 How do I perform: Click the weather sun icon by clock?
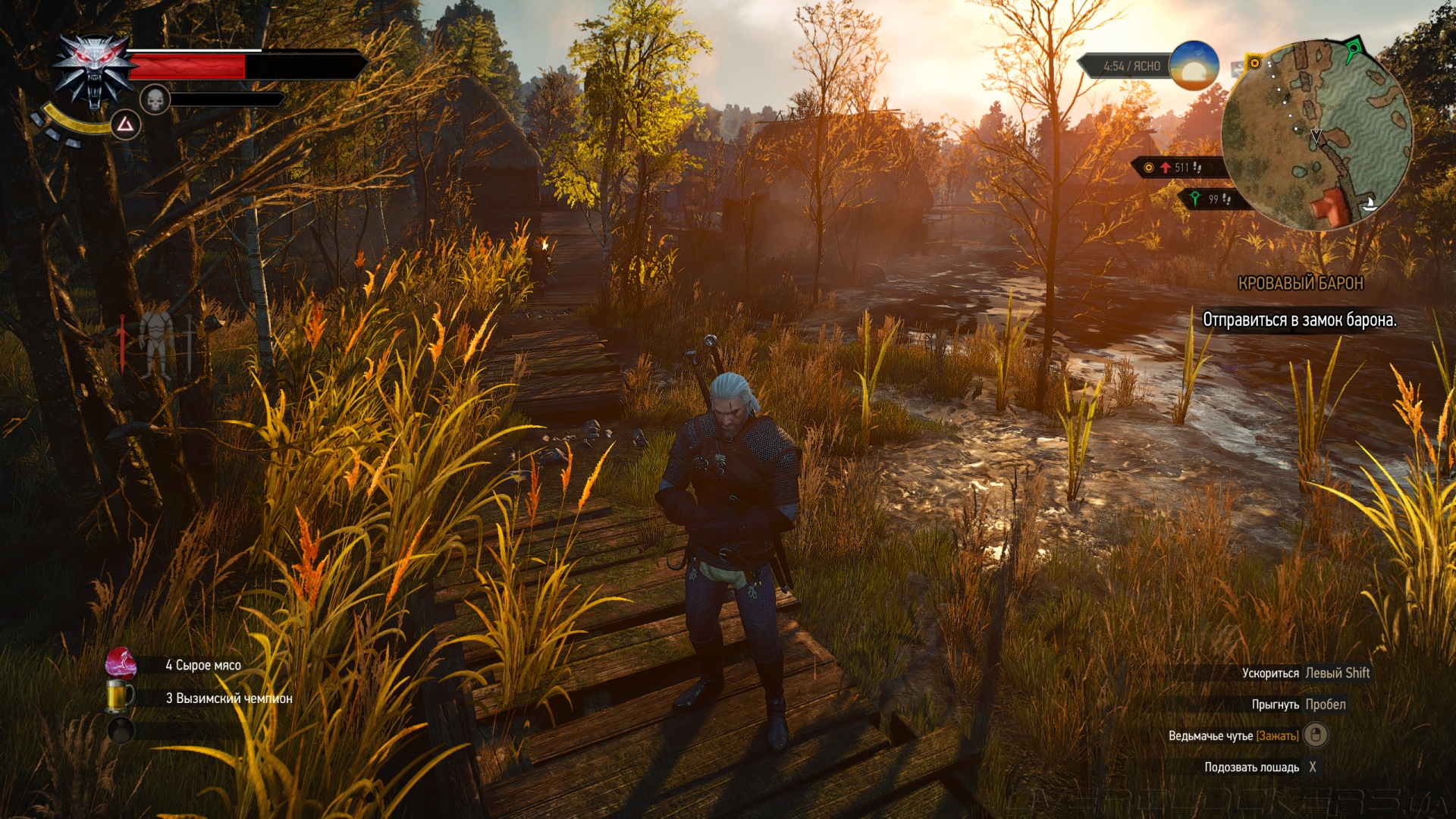click(x=1194, y=66)
